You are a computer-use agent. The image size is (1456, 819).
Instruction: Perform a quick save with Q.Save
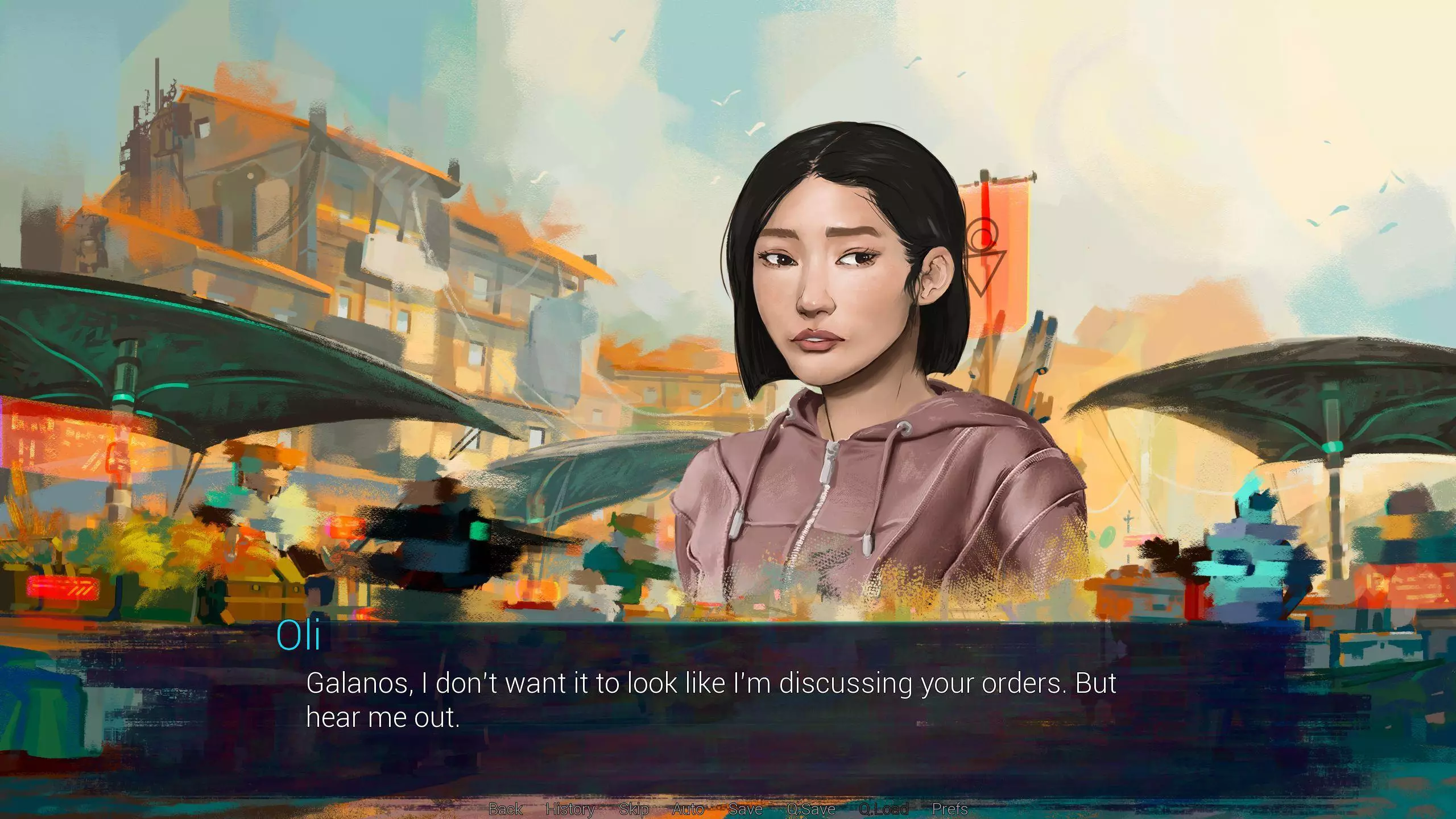pos(811,809)
